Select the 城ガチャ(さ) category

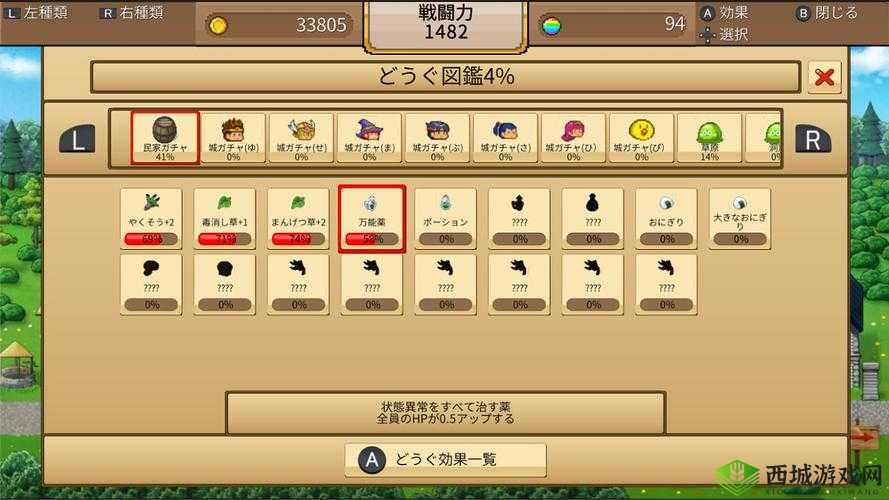tap(505, 138)
